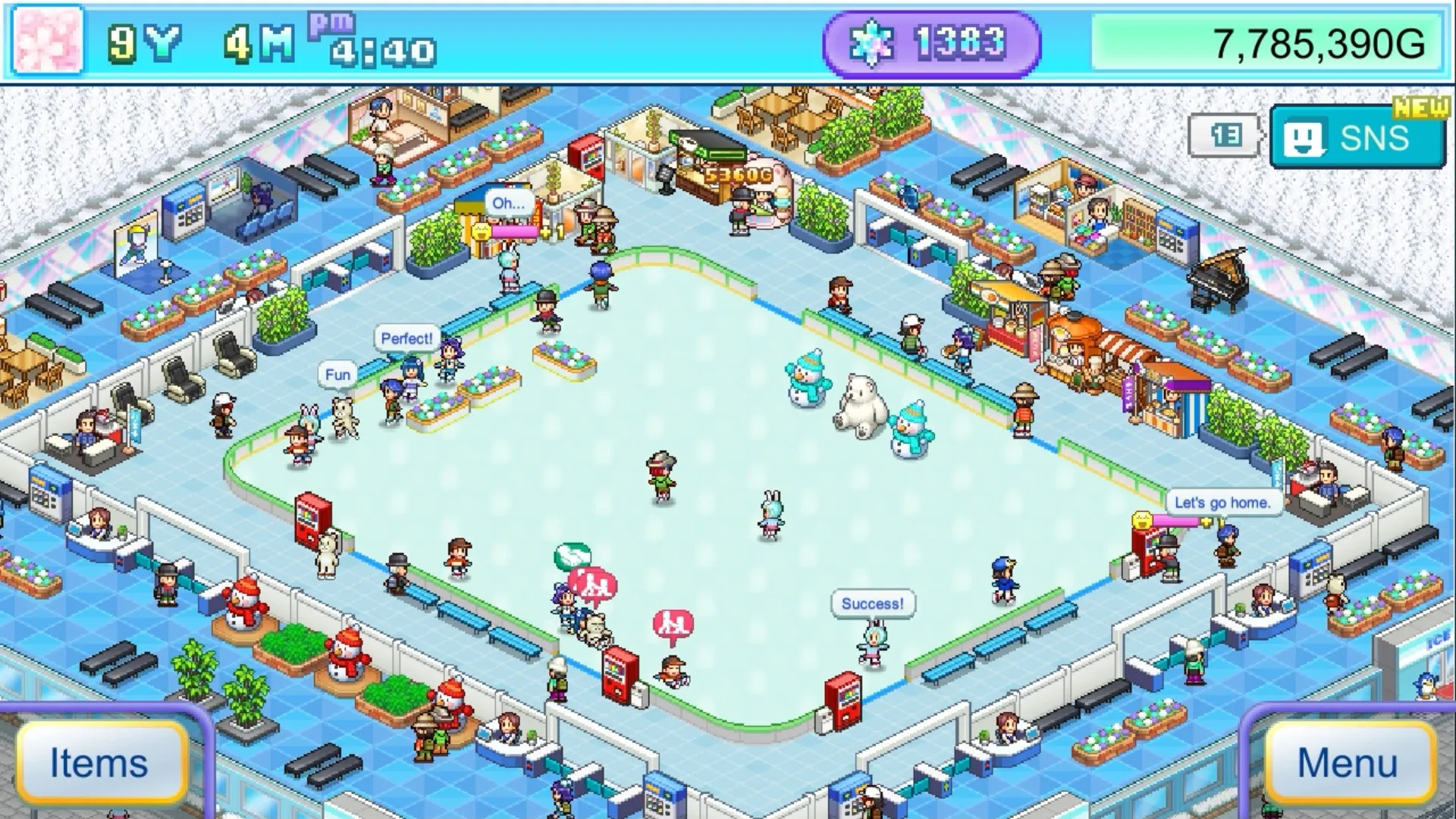Click the 'Fun' speech bubble
The height and width of the screenshot is (819, 1456).
[x=337, y=374]
